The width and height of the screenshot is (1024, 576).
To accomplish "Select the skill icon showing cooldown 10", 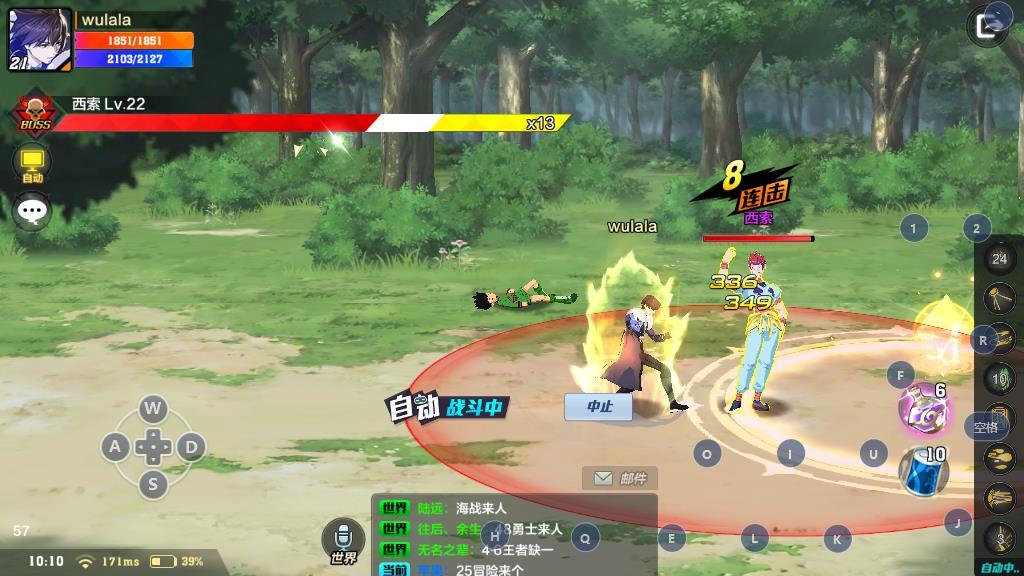I will click(999, 379).
